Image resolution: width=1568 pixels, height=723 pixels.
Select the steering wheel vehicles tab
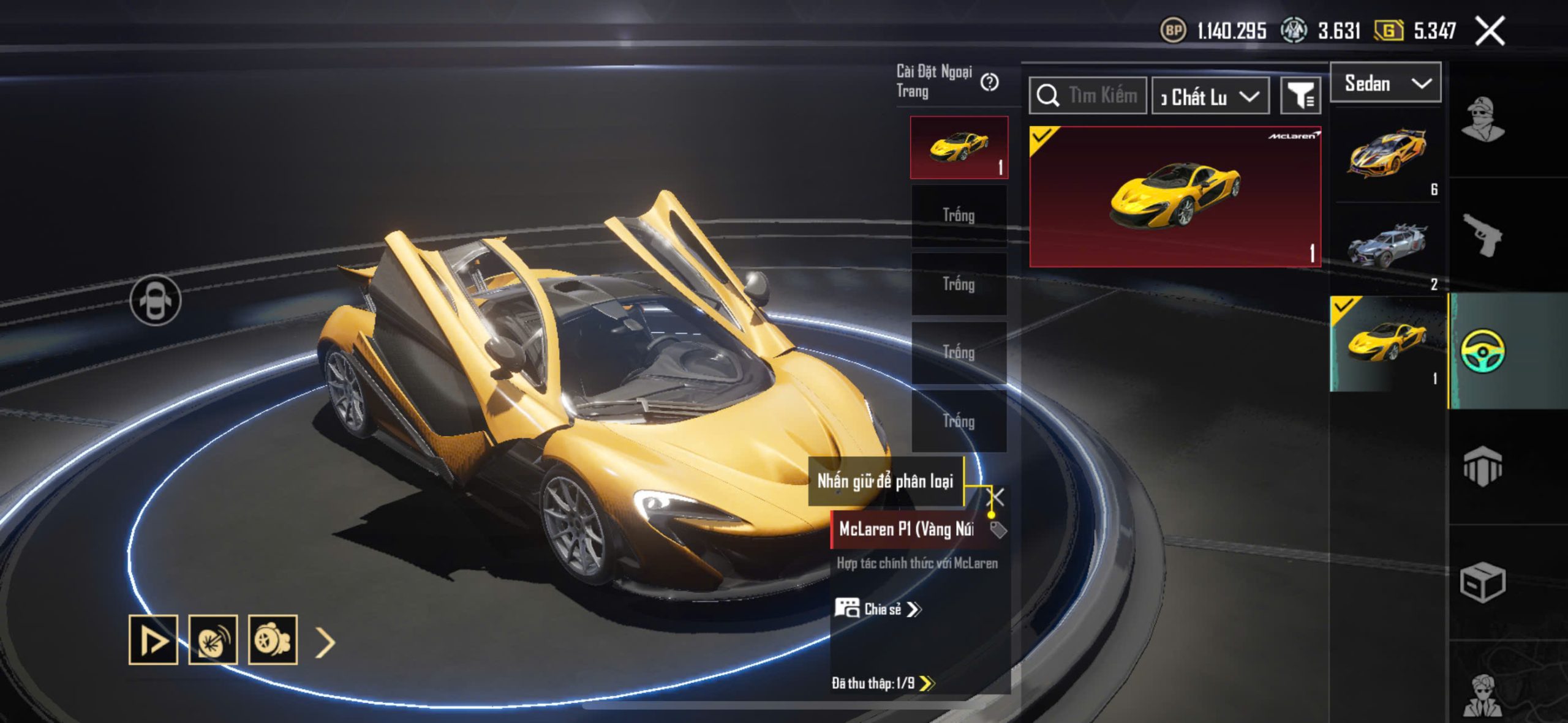tap(1482, 351)
